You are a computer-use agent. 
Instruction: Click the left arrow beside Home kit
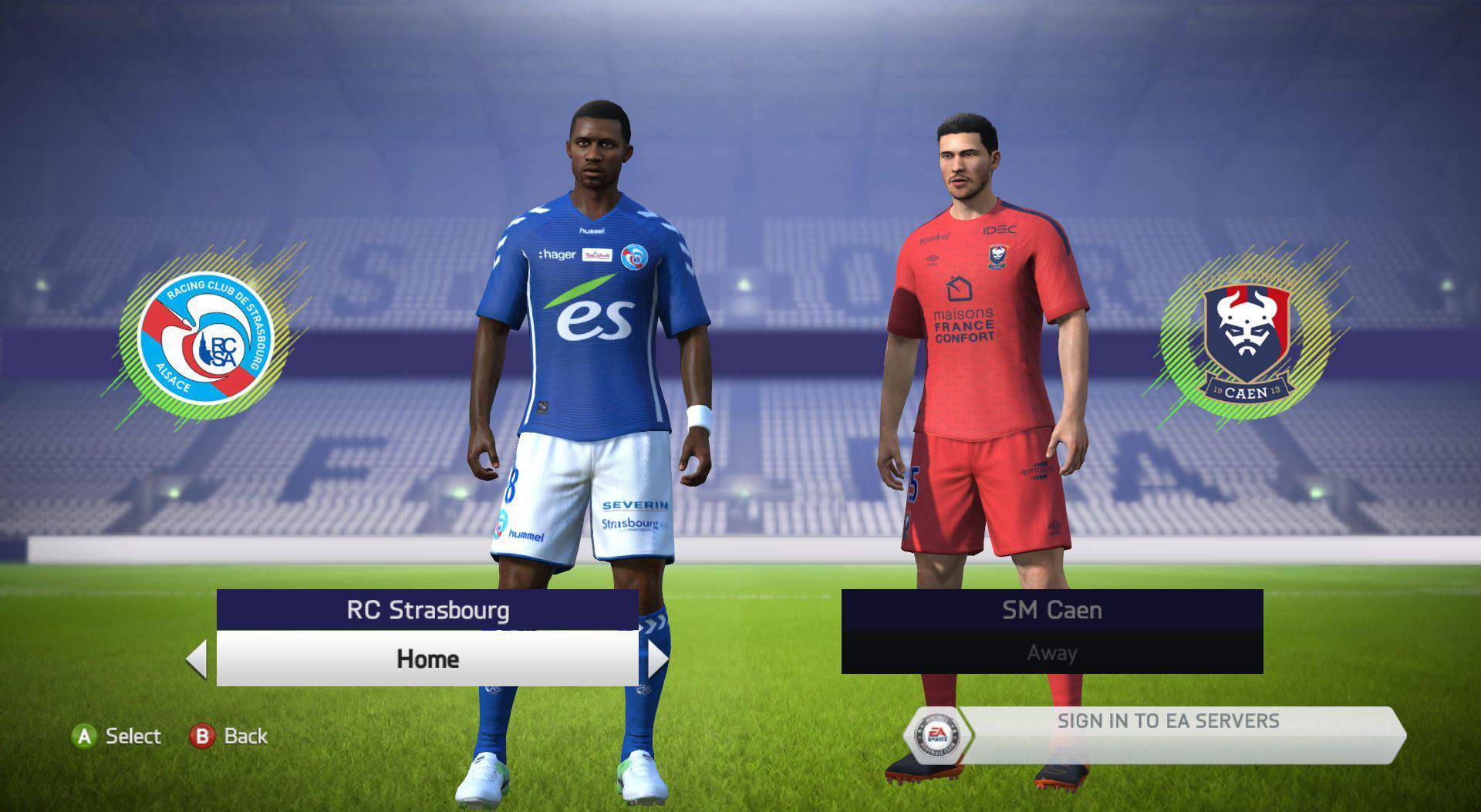point(197,659)
